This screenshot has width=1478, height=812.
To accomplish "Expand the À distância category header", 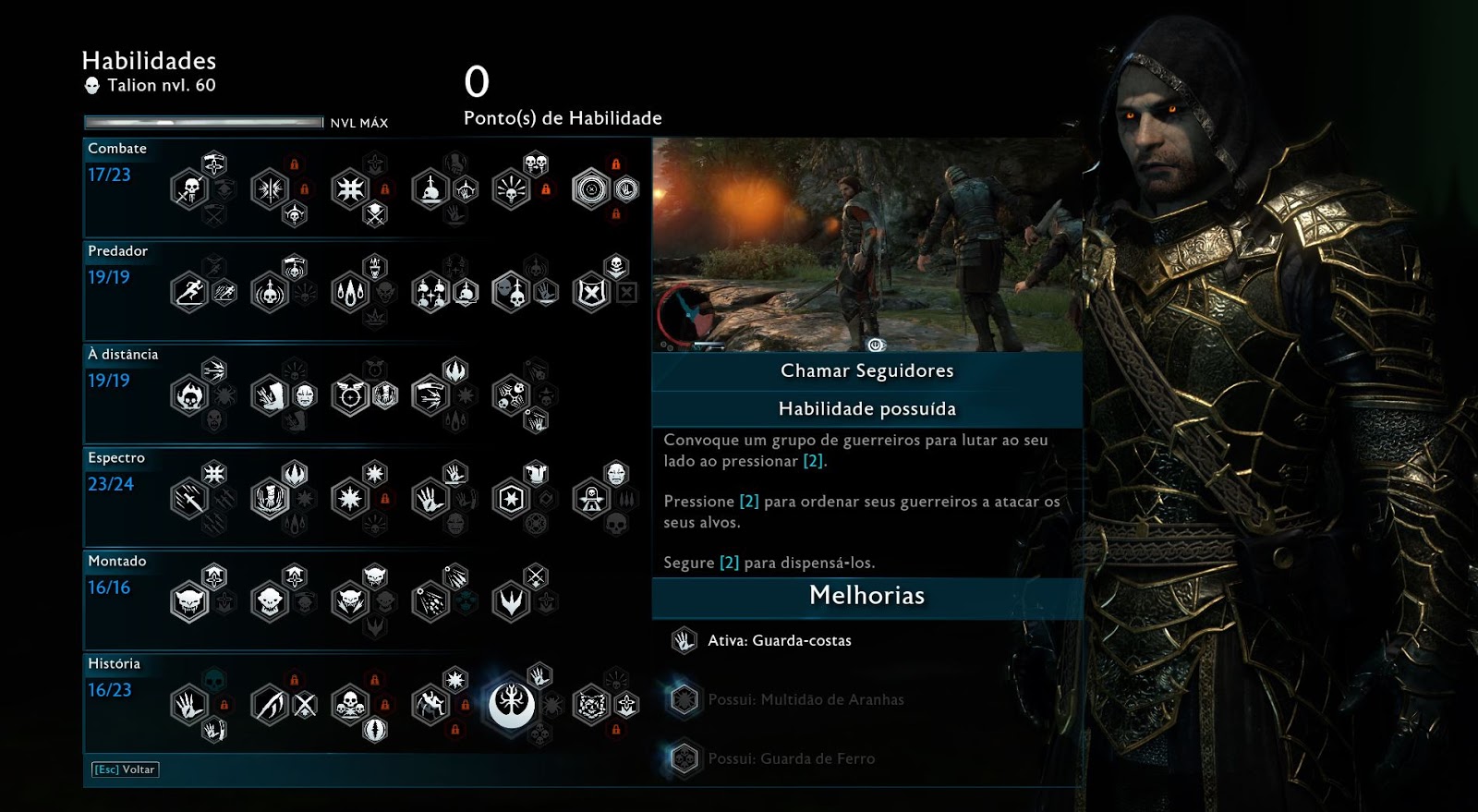I will point(122,354).
